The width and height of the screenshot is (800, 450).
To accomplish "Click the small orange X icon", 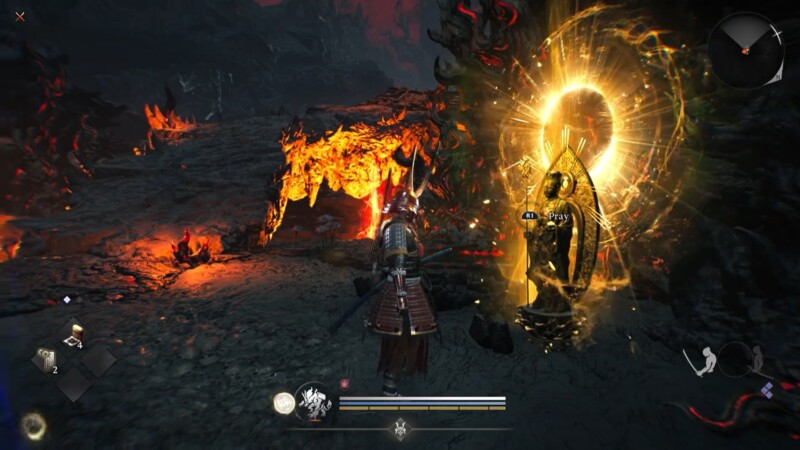I will click(x=19, y=16).
